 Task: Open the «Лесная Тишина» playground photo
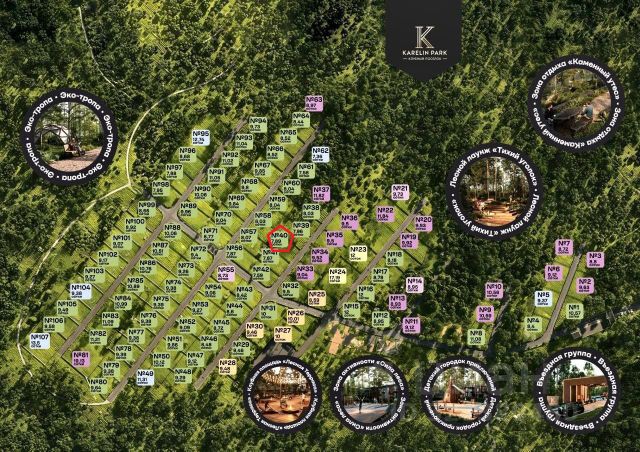(x=281, y=391)
